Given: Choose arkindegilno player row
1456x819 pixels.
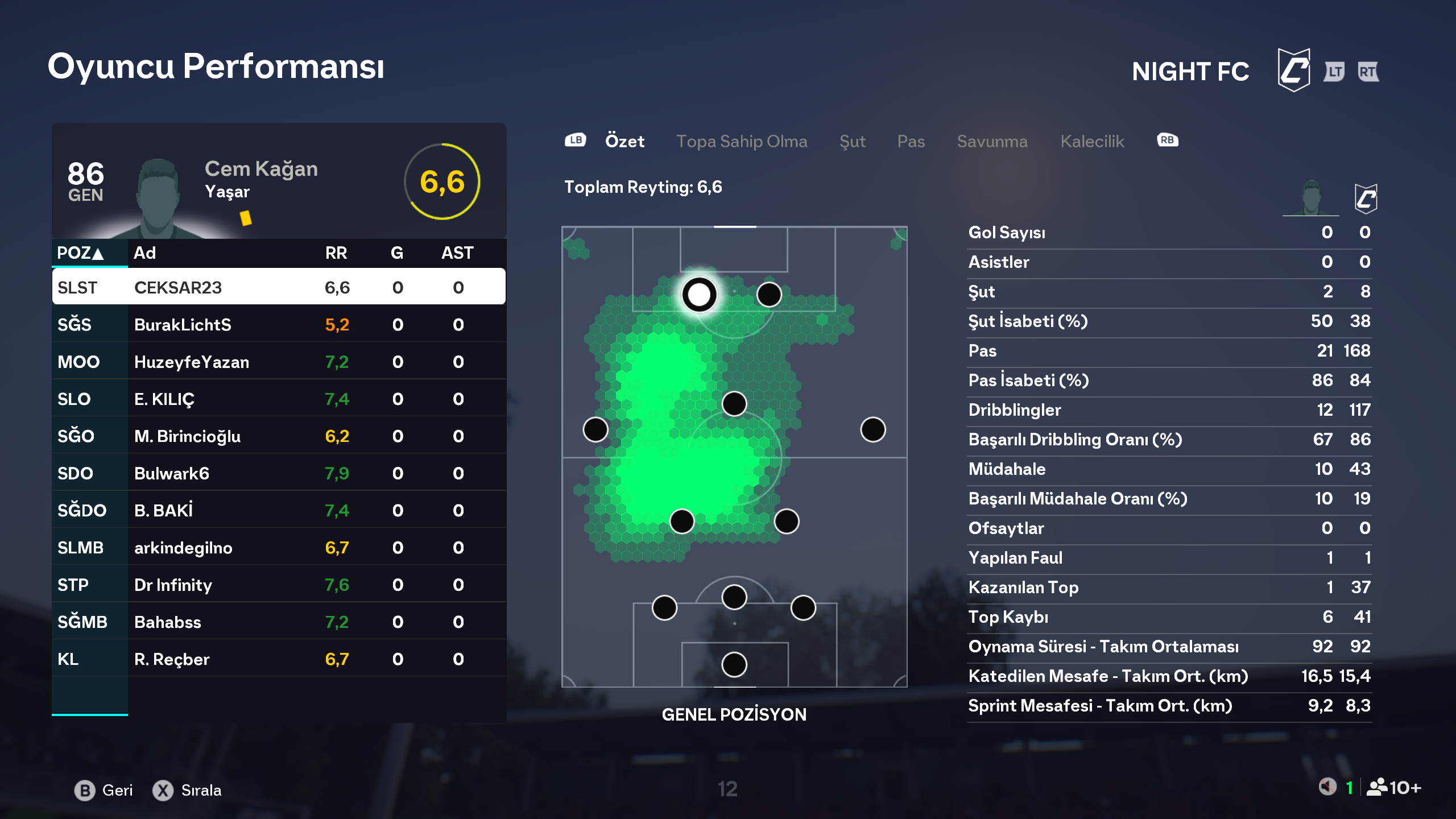Looking at the screenshot, I should coord(279,548).
